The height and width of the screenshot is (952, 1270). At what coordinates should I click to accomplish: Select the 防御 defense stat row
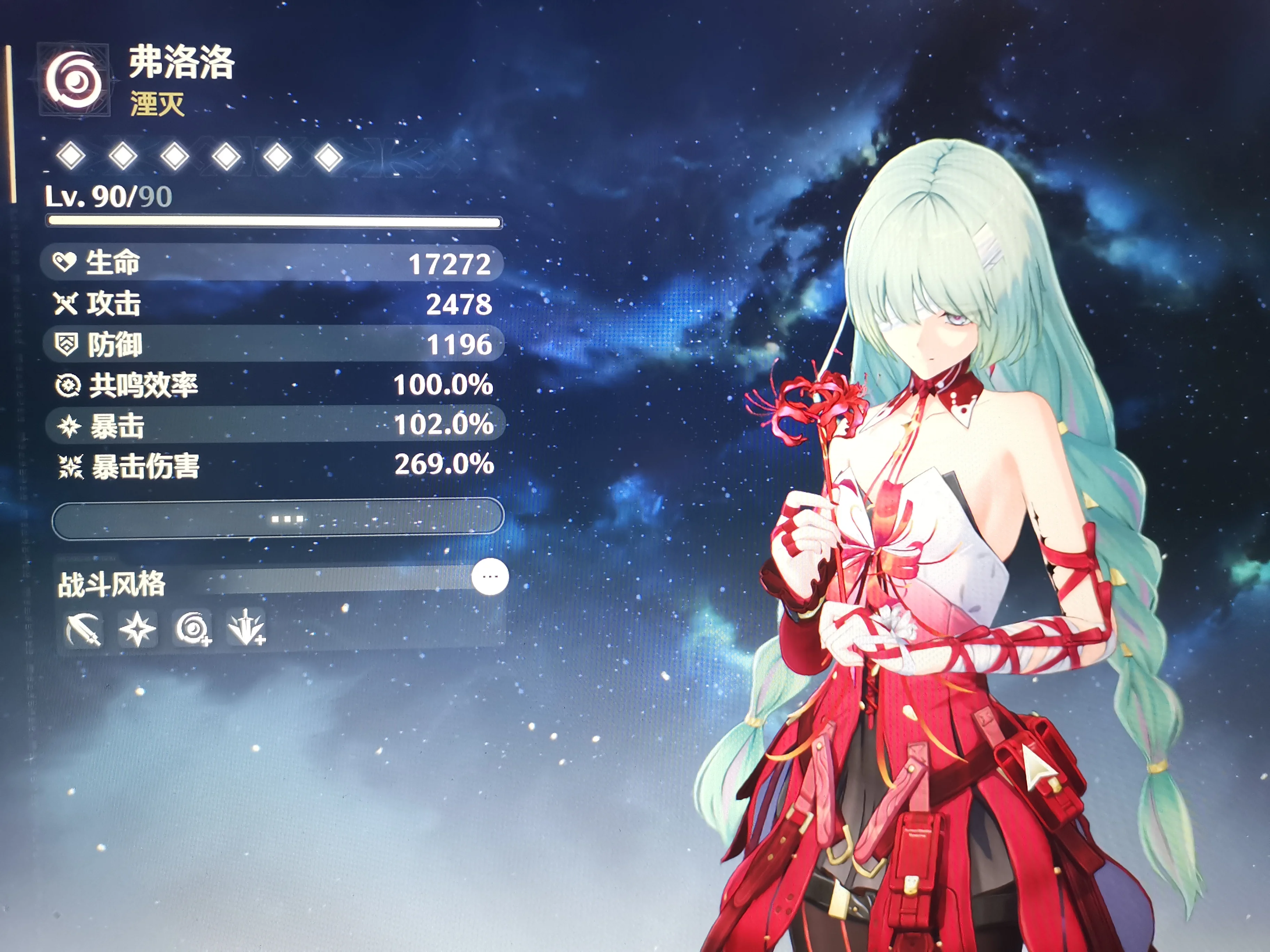[273, 344]
